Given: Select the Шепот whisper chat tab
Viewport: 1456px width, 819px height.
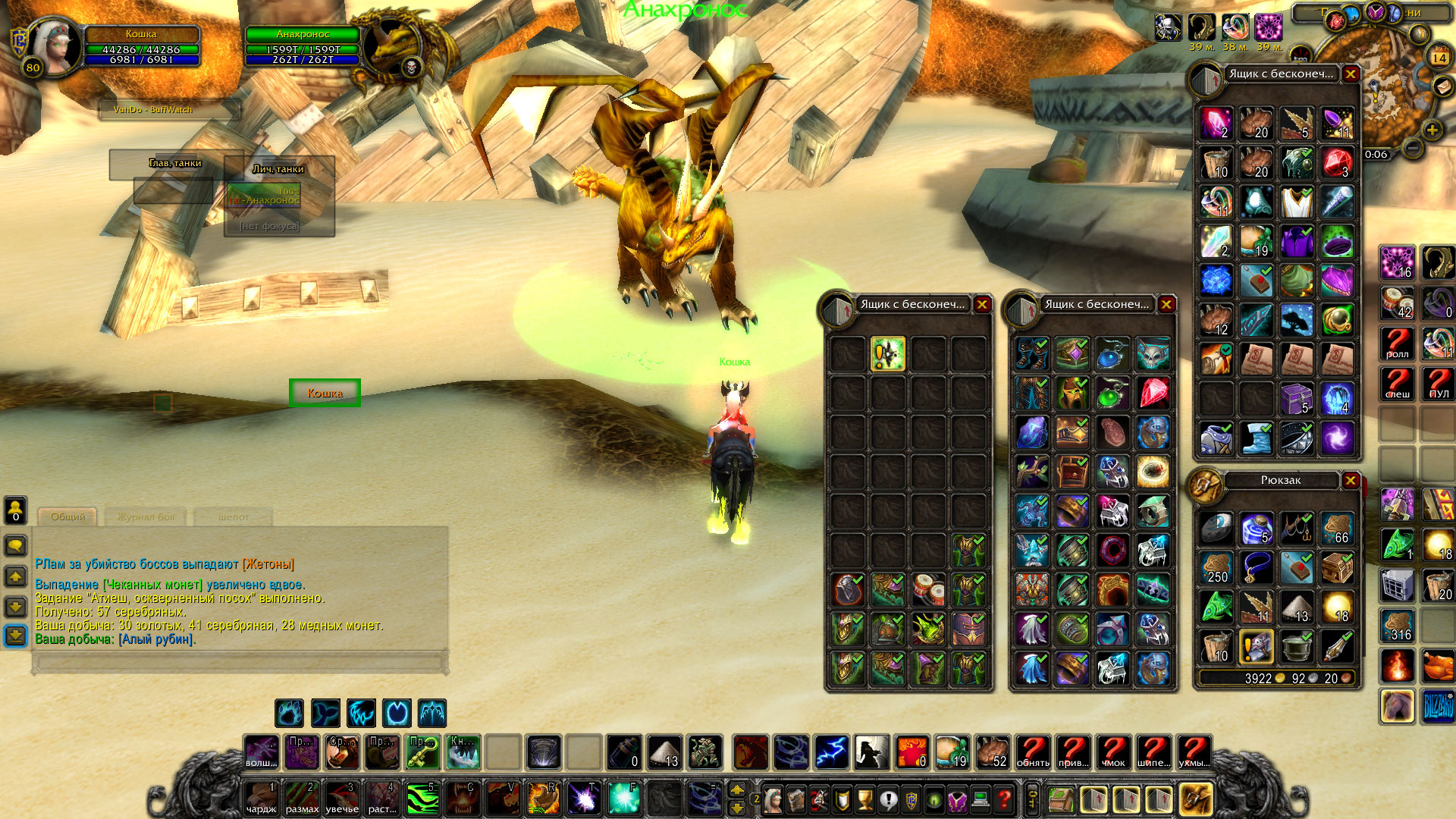Looking at the screenshot, I should tap(233, 517).
